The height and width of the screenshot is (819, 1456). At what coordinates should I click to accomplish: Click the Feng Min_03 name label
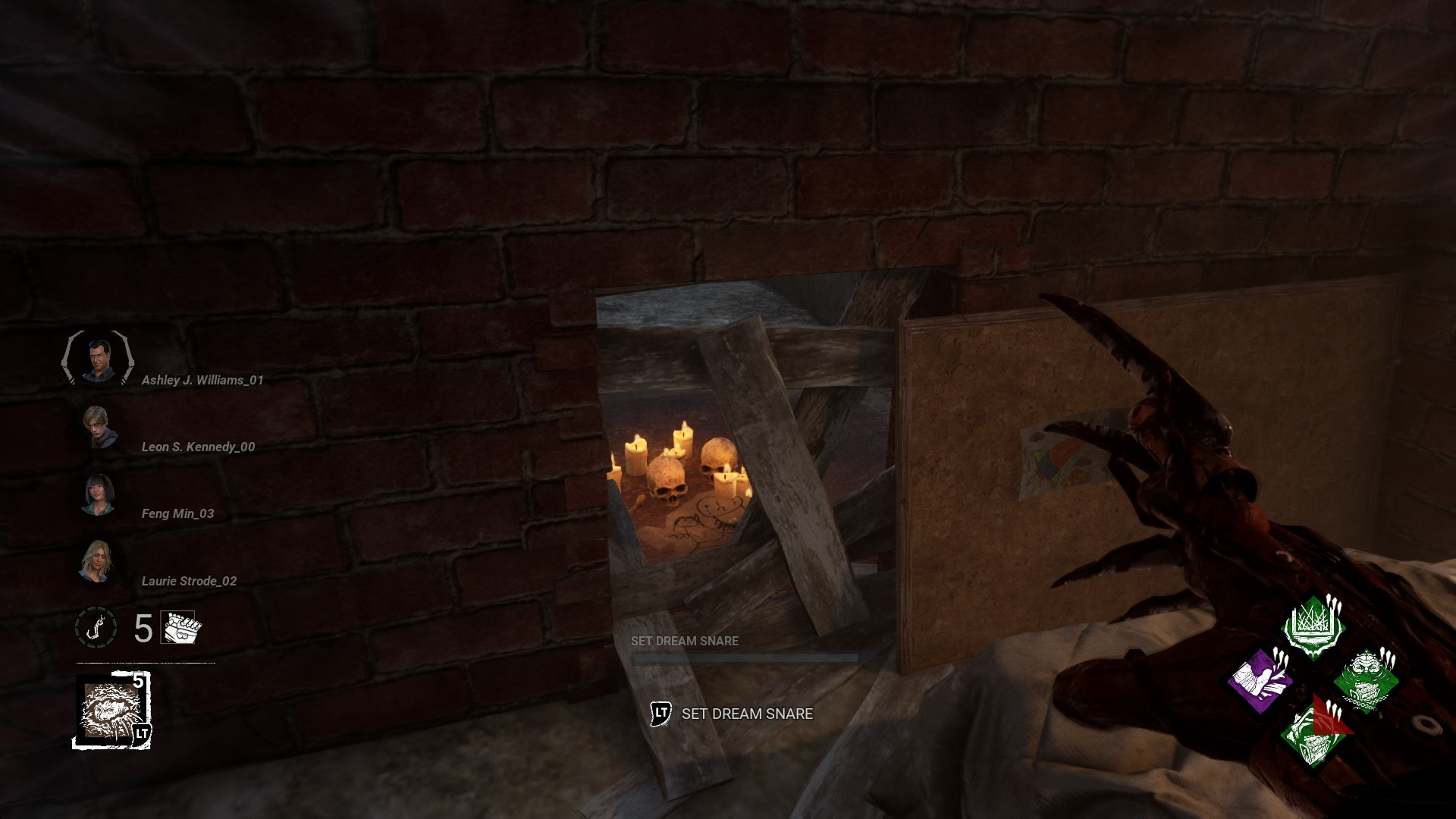[x=177, y=513]
